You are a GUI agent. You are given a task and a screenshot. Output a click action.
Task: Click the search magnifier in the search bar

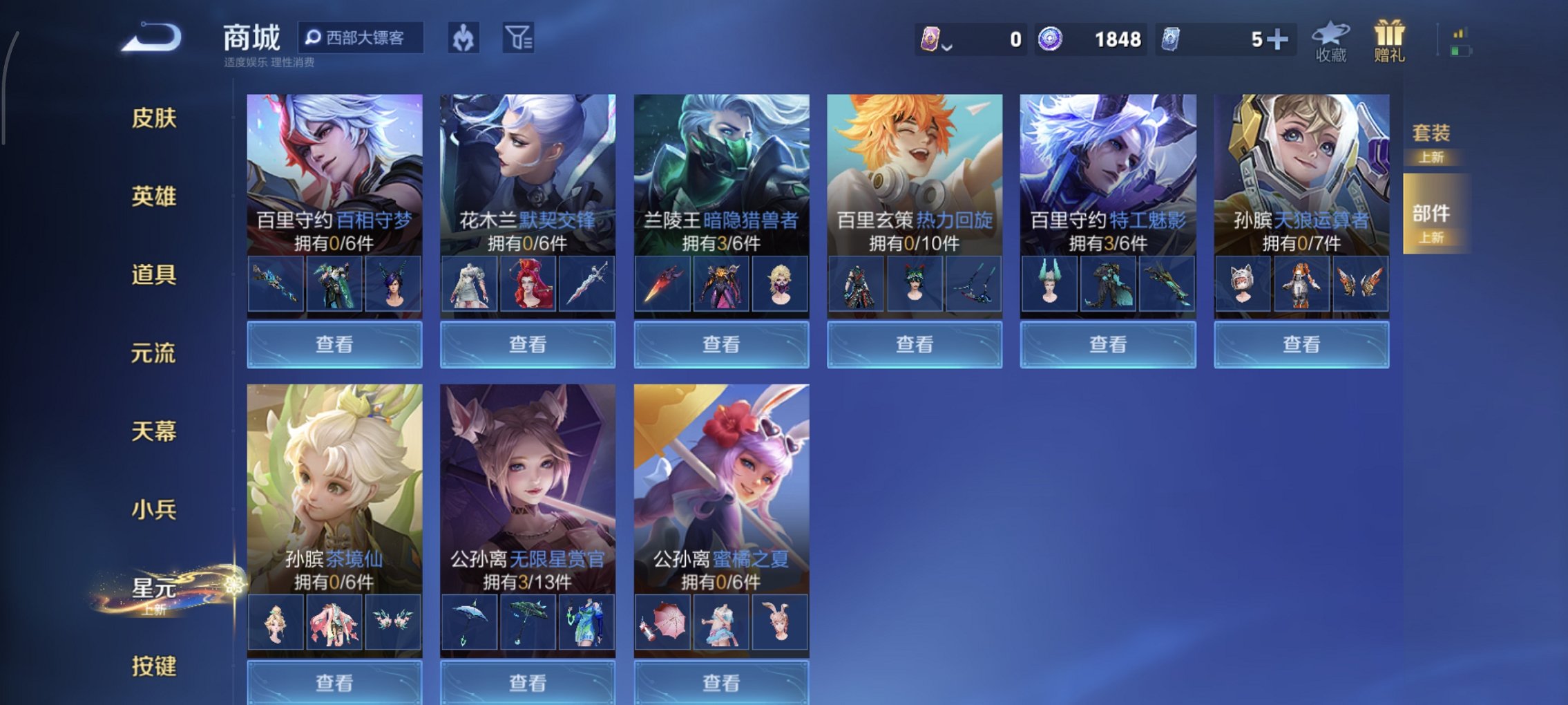[314, 38]
